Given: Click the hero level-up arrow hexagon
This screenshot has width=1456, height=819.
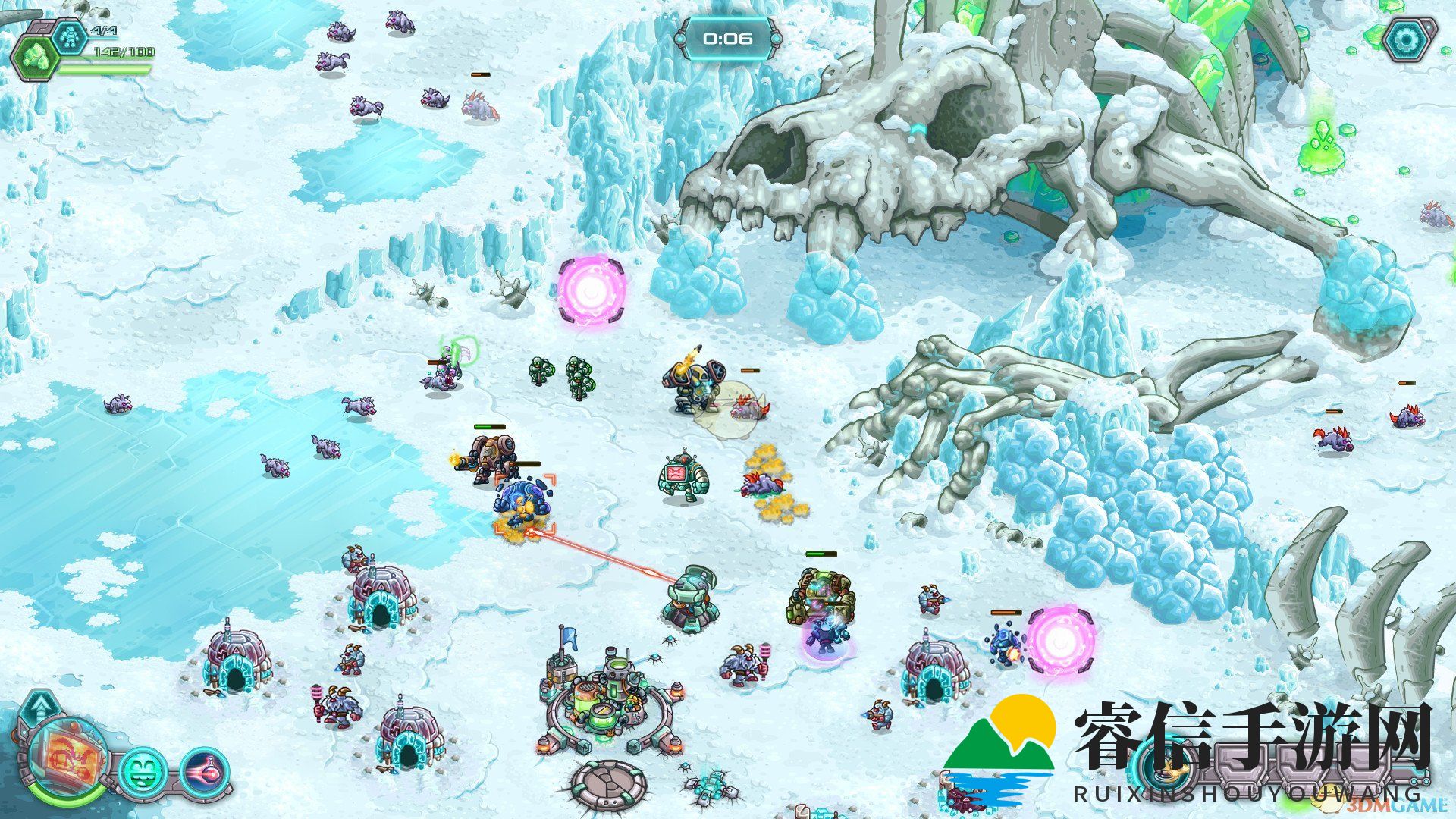Looking at the screenshot, I should tap(37, 710).
